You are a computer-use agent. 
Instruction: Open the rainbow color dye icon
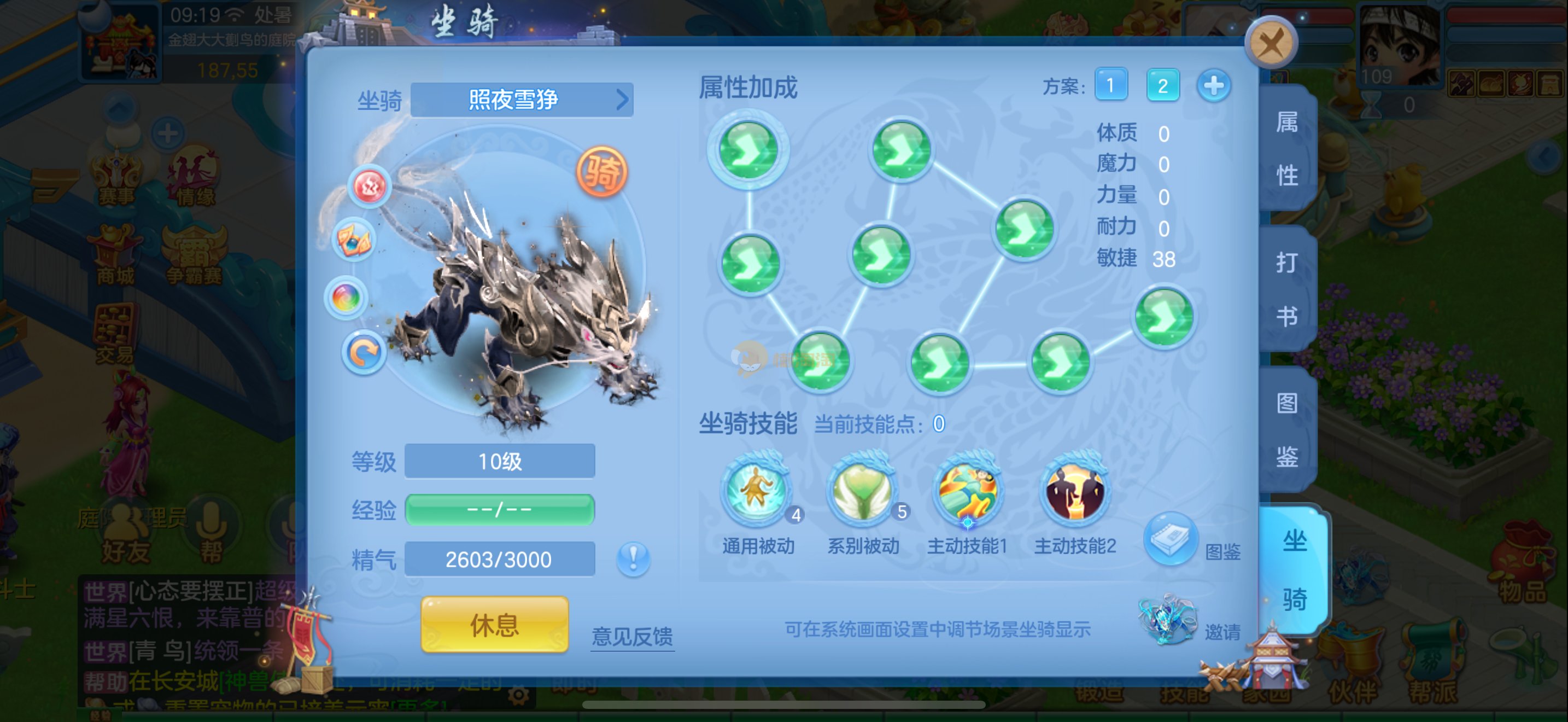point(346,298)
